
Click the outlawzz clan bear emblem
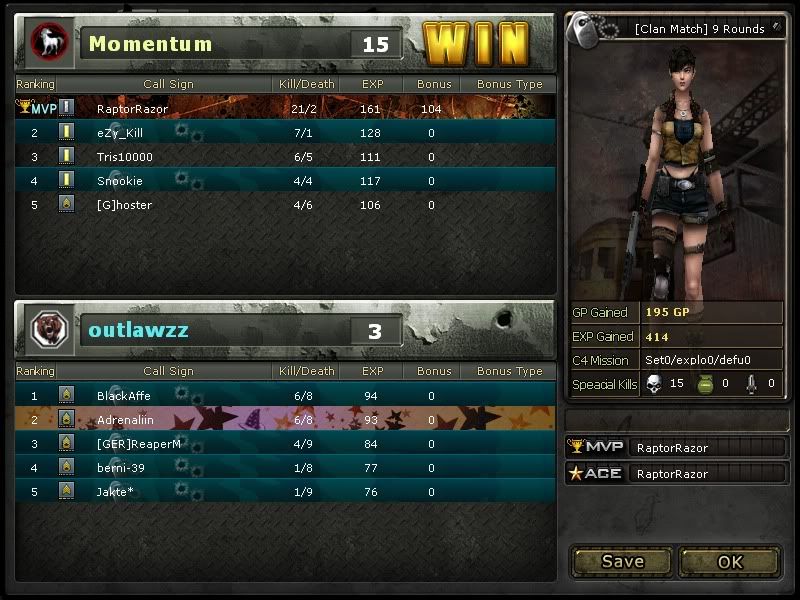(46, 330)
